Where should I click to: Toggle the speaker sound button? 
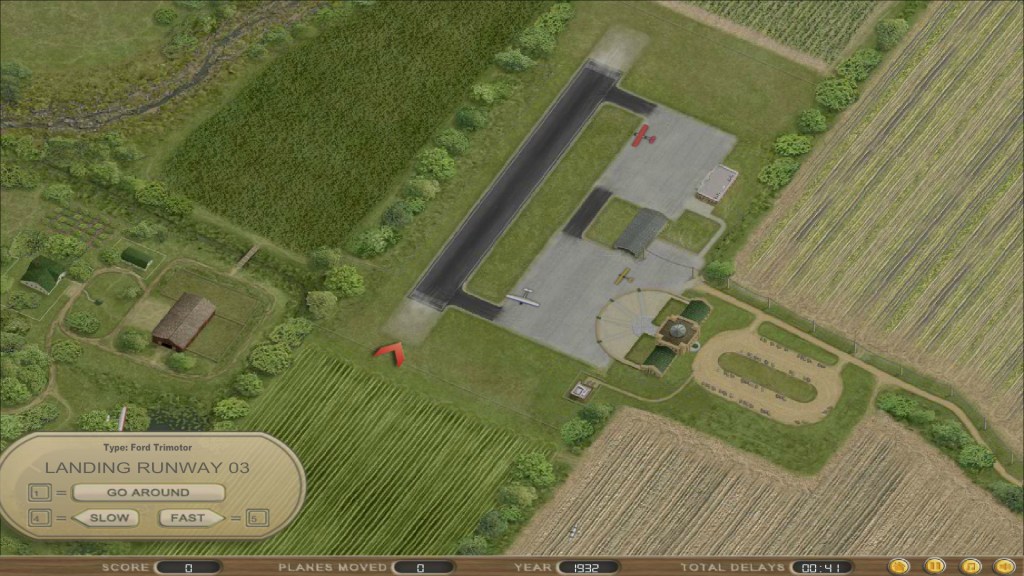pyautogui.click(x=1003, y=566)
